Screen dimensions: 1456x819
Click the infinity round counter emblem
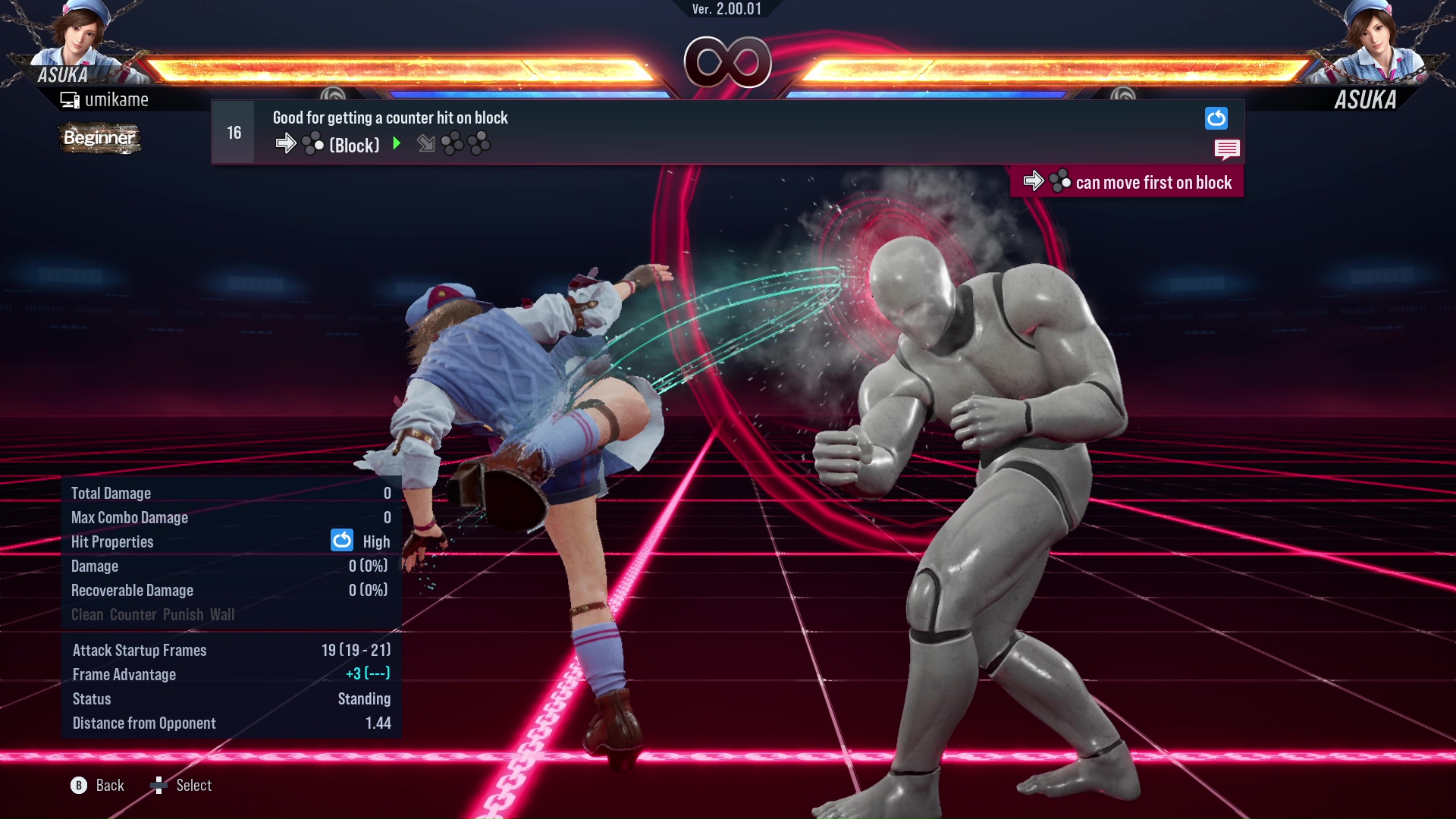[x=727, y=63]
